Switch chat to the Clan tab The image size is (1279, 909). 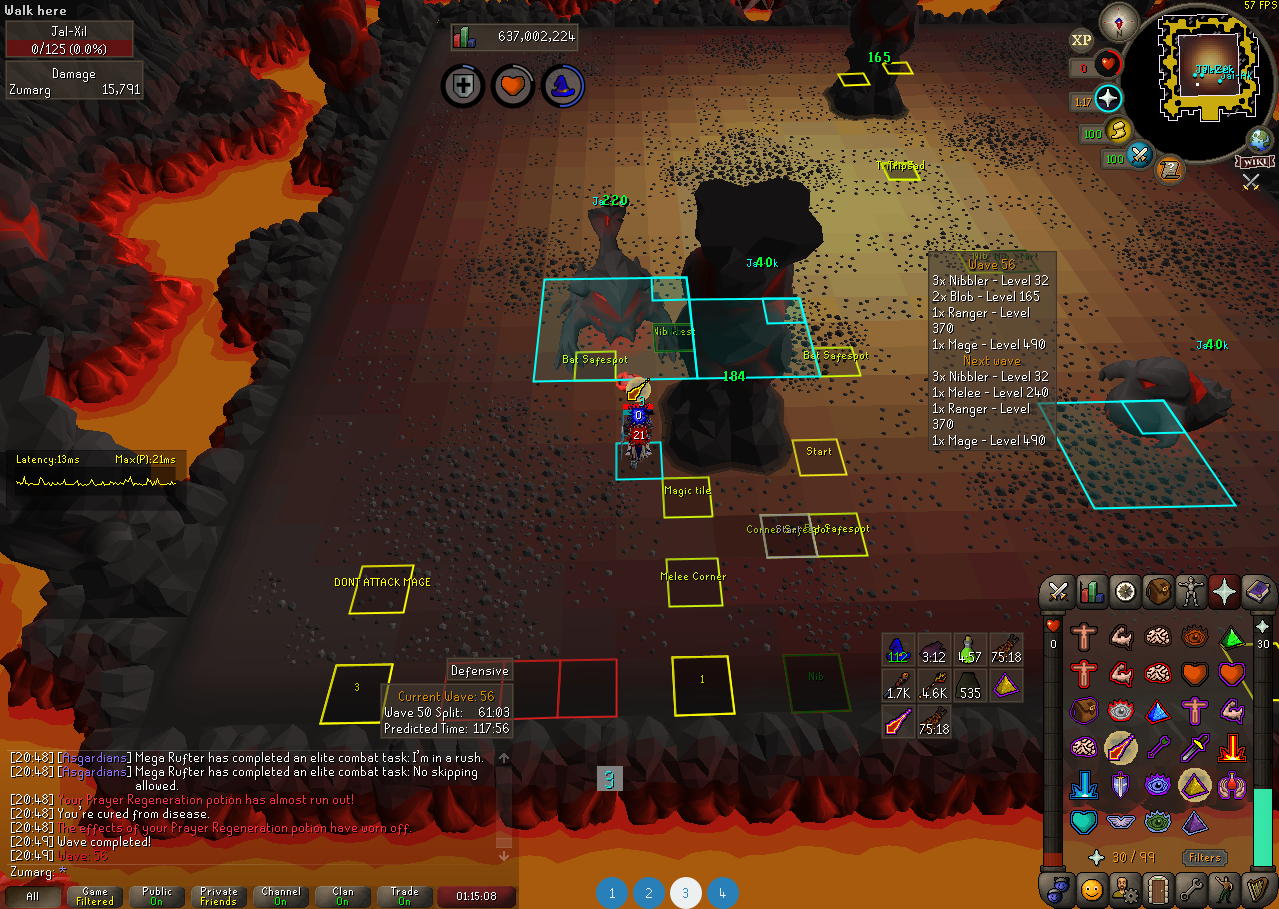tap(343, 896)
